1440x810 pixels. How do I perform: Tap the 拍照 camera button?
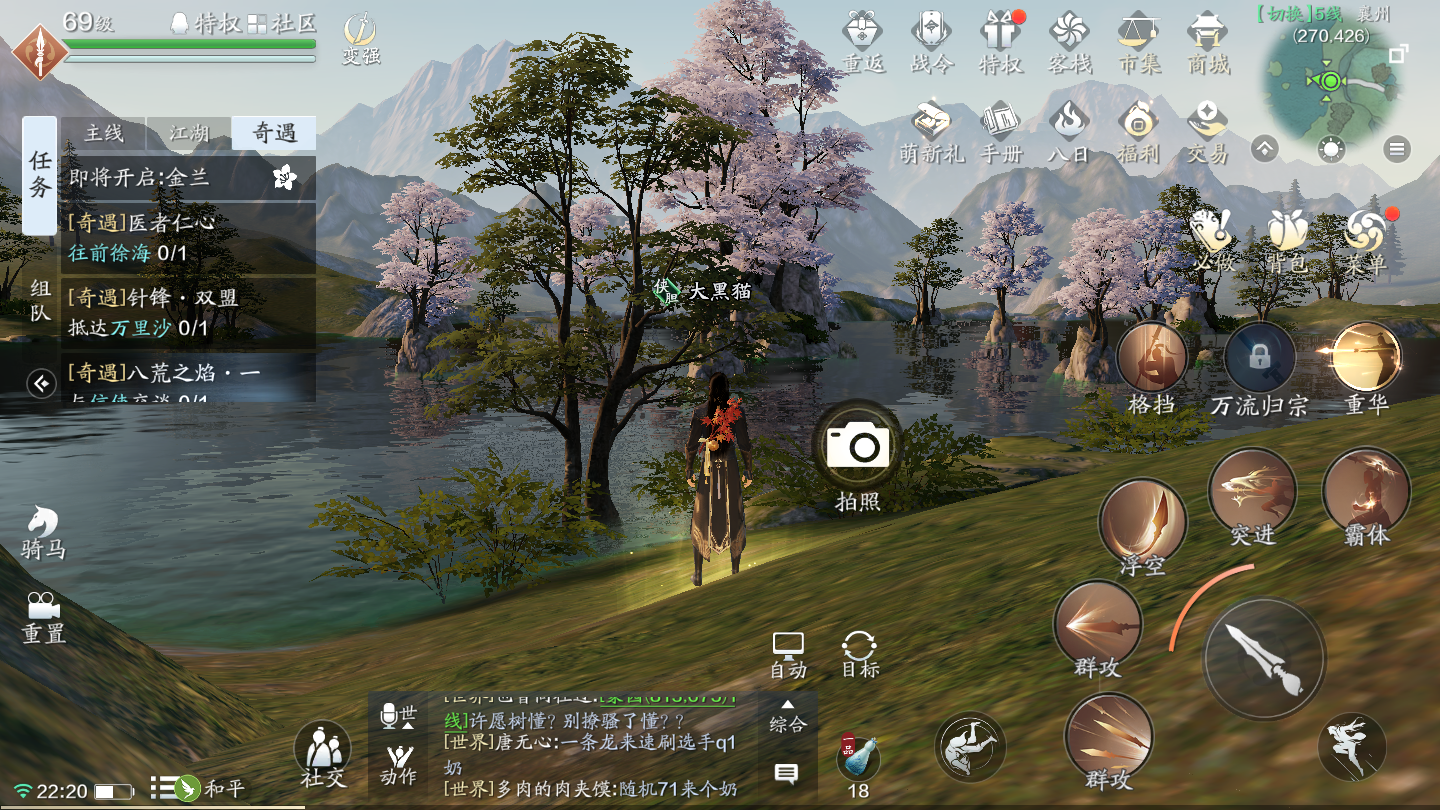[858, 447]
